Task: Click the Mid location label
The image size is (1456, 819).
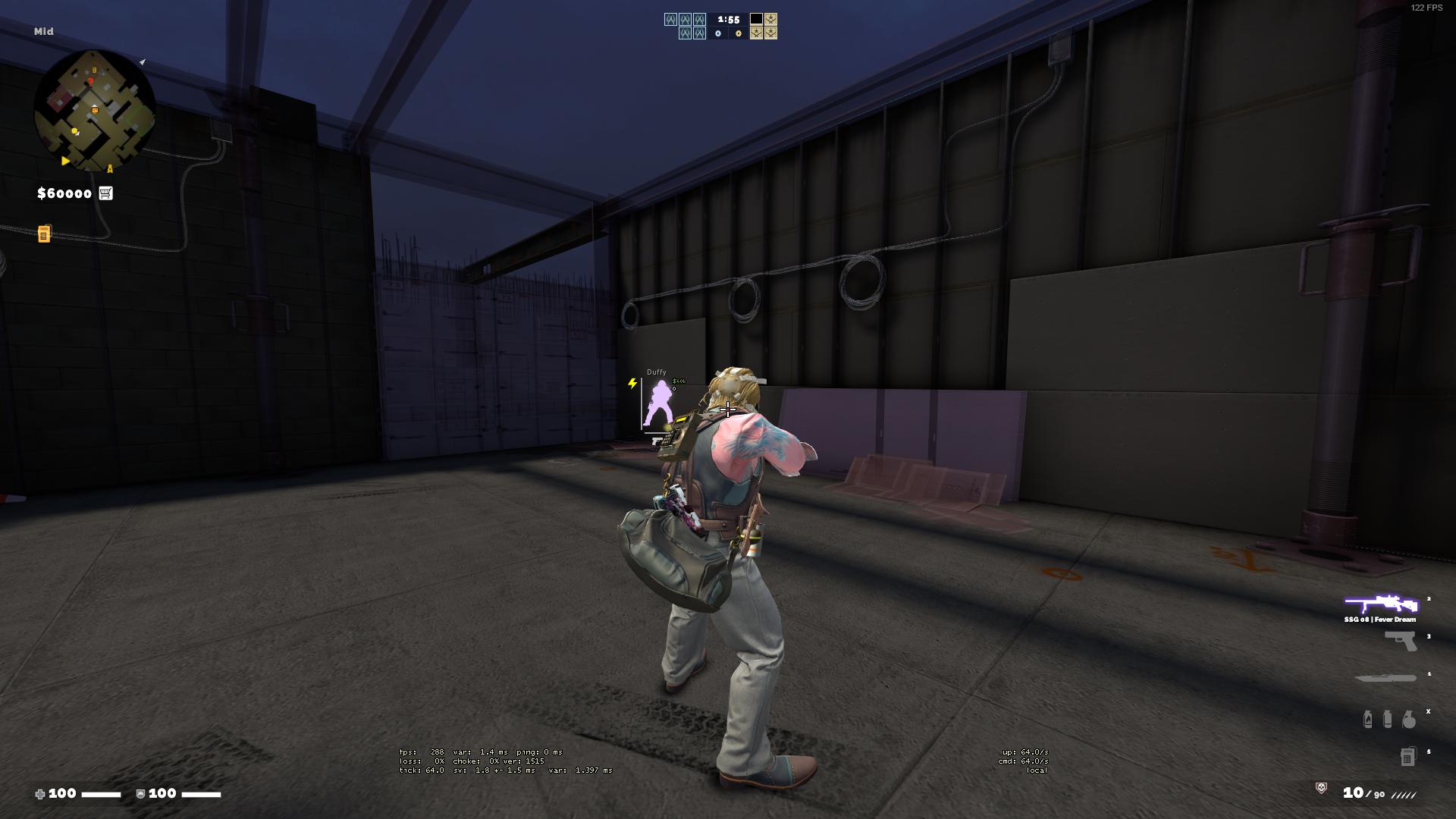Action: click(44, 32)
